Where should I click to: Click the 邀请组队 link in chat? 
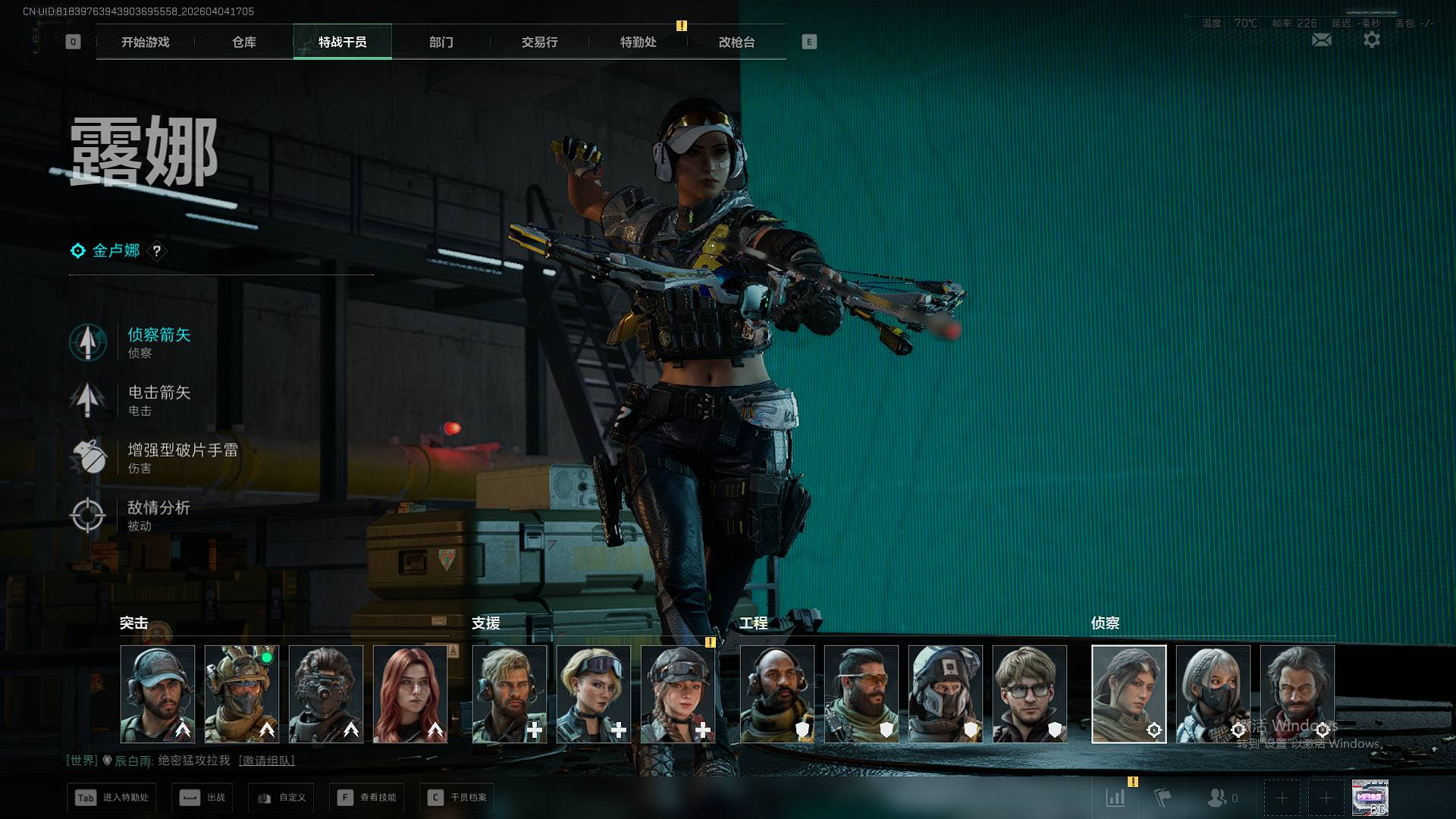[x=266, y=761]
